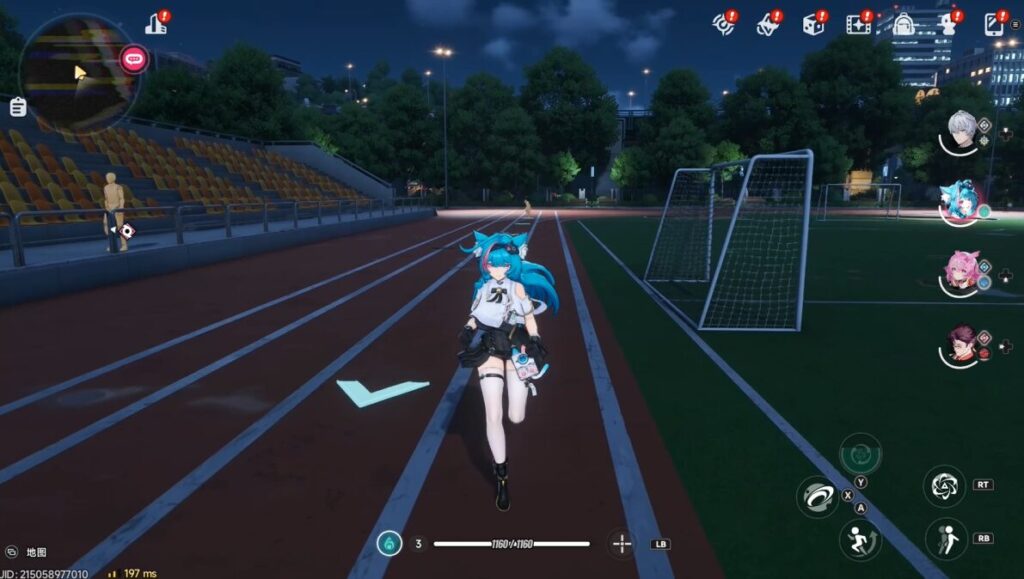
Task: Open the phone menu icon
Action: (996, 24)
